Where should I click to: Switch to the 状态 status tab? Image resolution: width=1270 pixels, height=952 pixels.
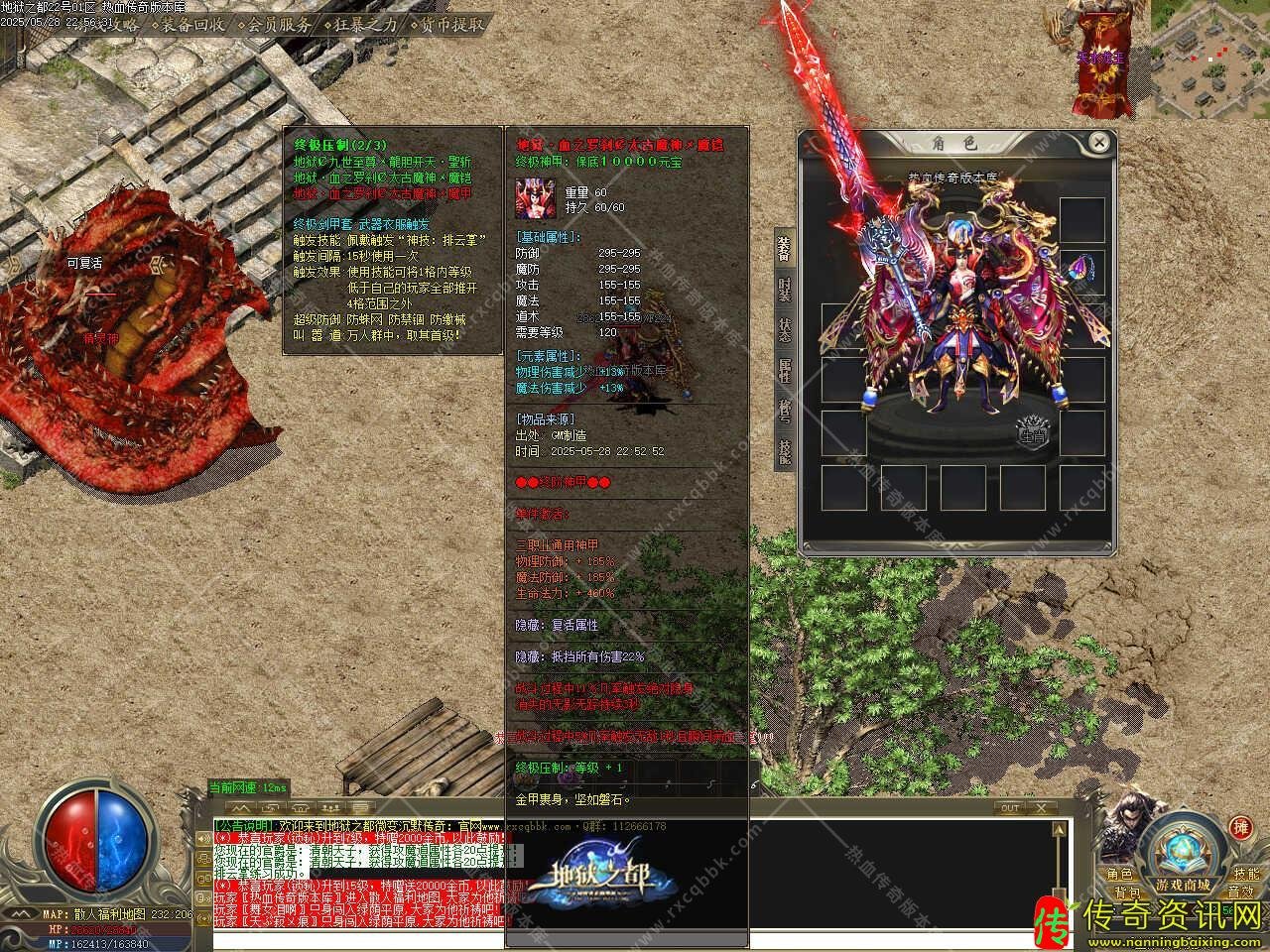784,330
